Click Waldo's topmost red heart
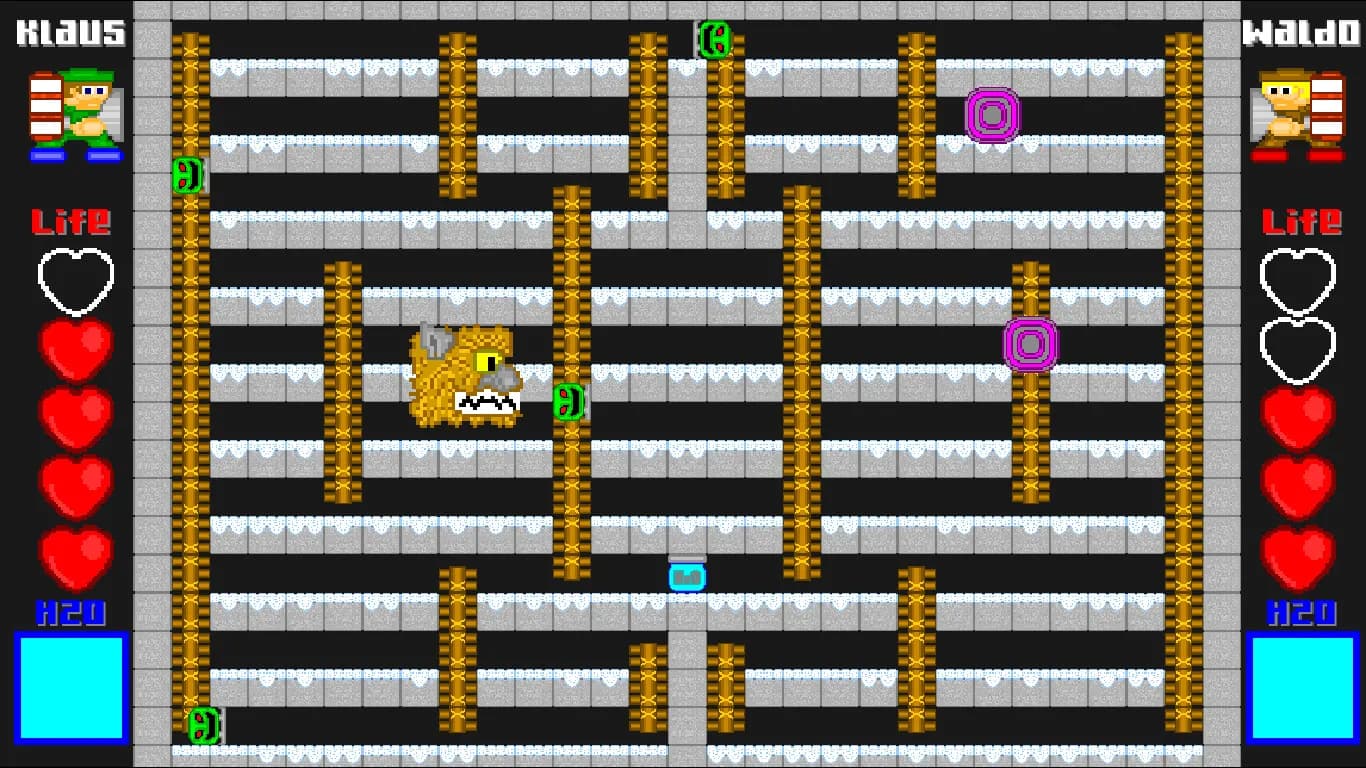This screenshot has width=1366, height=768. pyautogui.click(x=1297, y=413)
